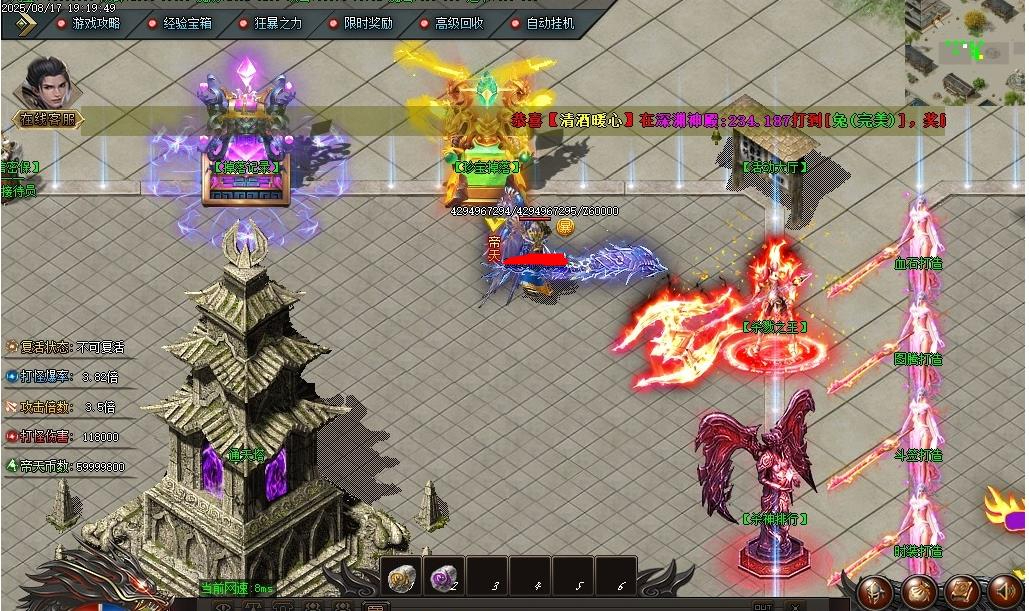Open the bag inventory icon
The image size is (1029, 611).
point(919,592)
